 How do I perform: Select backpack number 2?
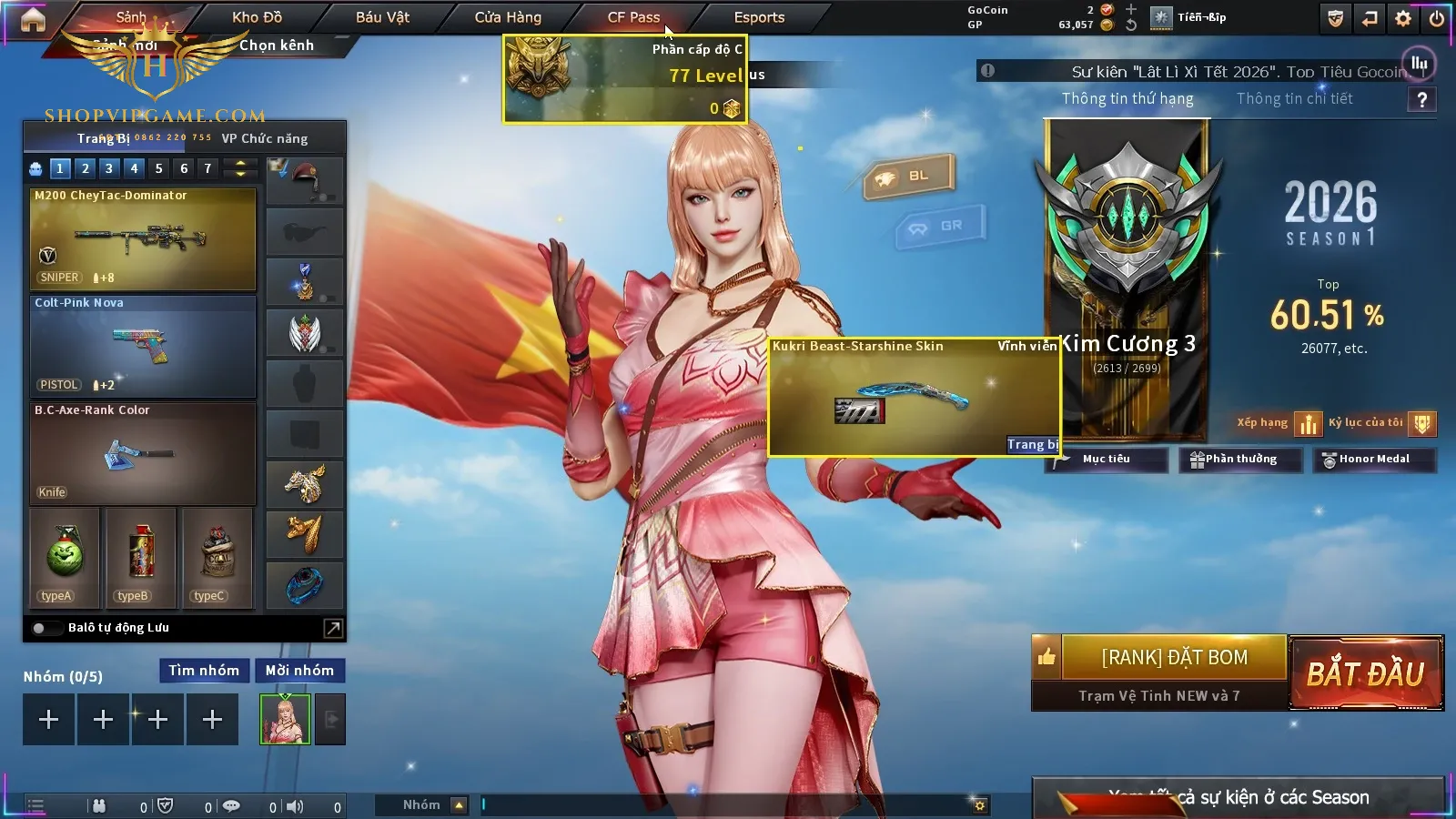[85, 168]
